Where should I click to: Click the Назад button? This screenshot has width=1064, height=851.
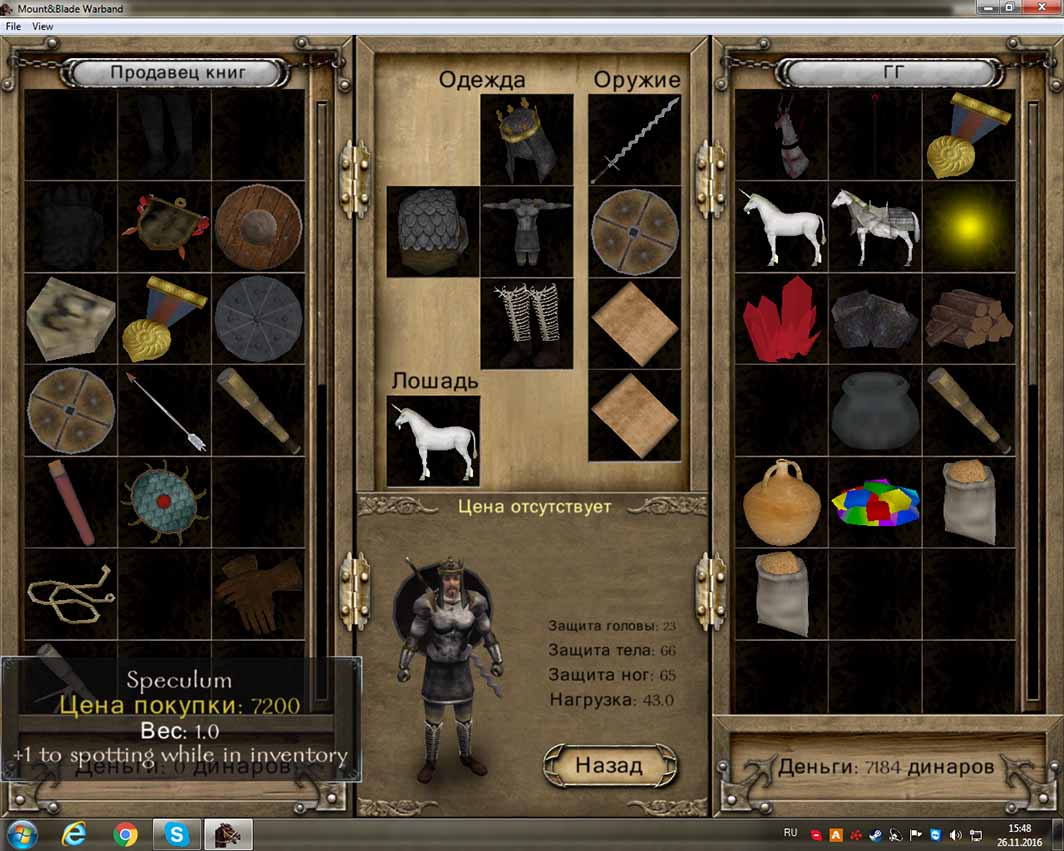pyautogui.click(x=609, y=766)
